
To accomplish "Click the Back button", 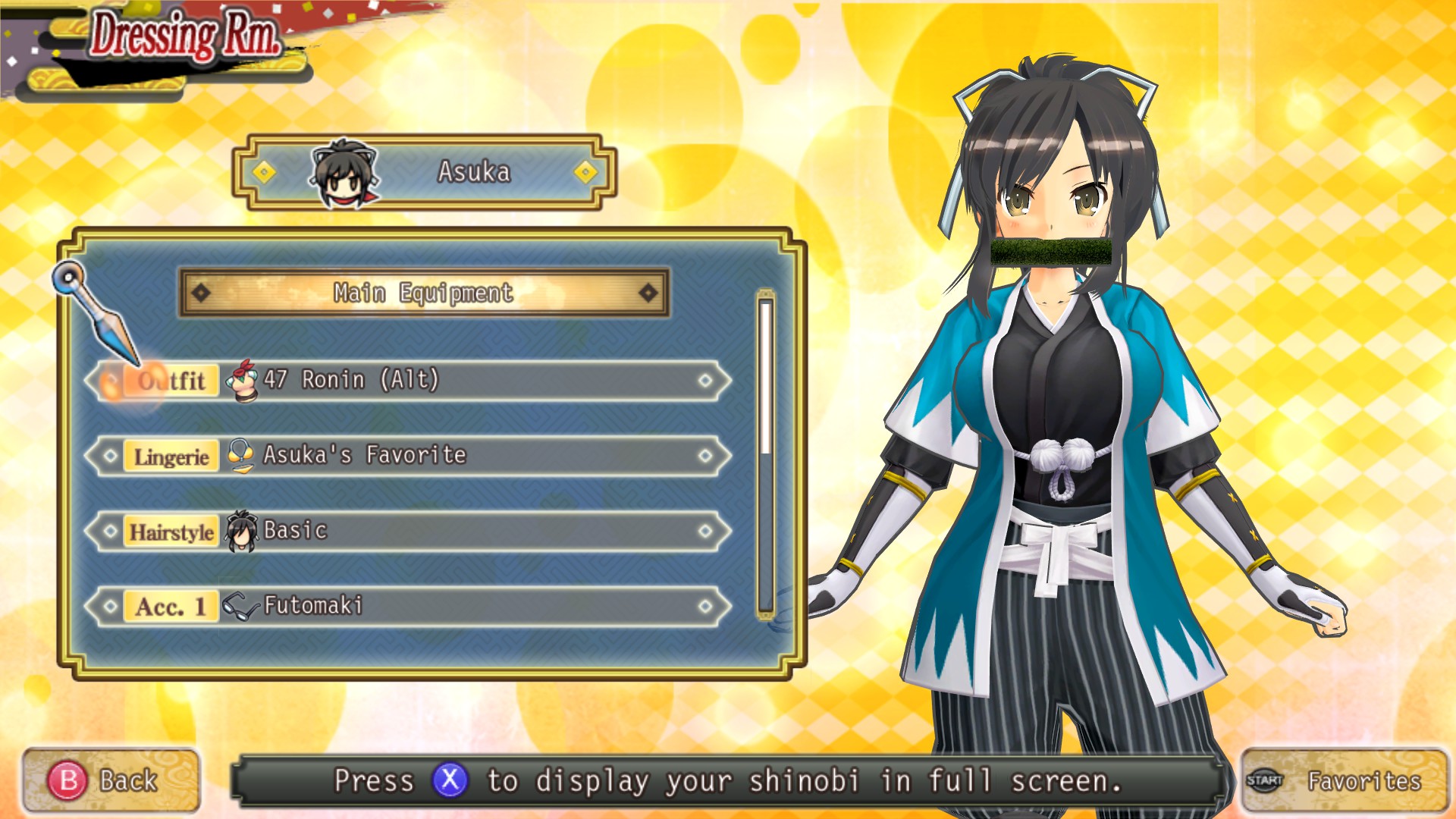I will click(x=111, y=780).
